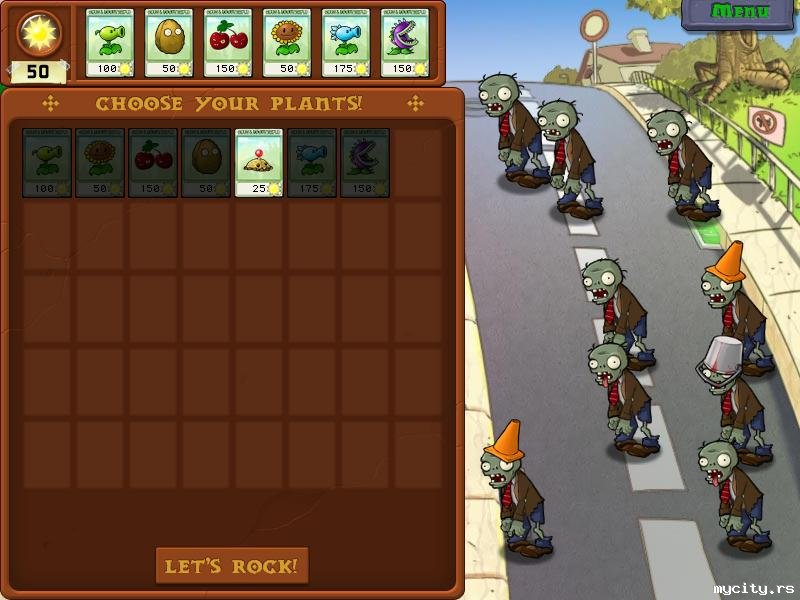Click the dimmed Sunflower card in the chooser grid

[x=100, y=162]
